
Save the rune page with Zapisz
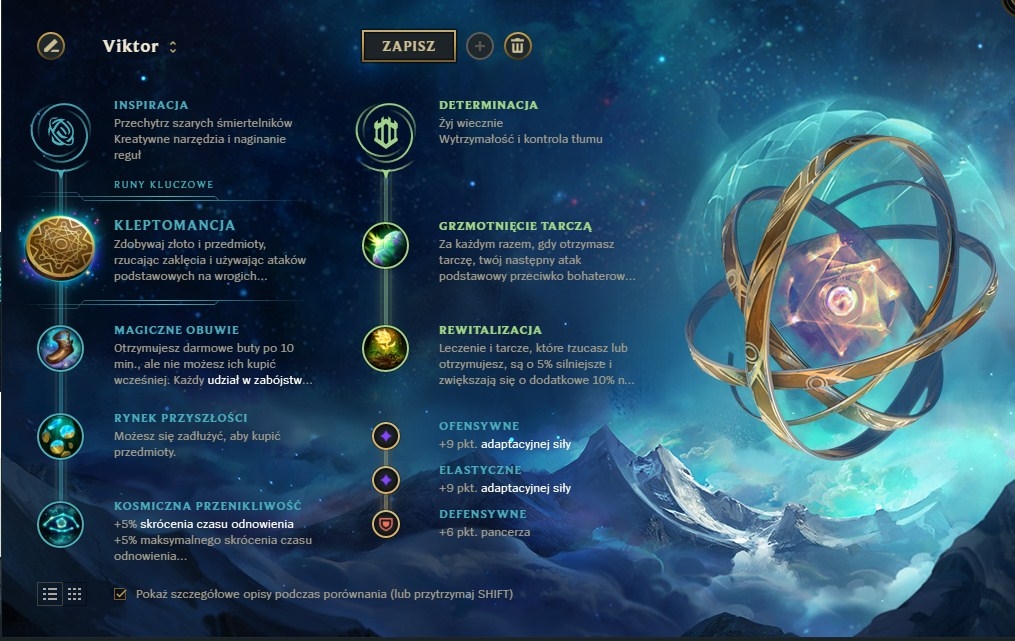pyautogui.click(x=408, y=46)
